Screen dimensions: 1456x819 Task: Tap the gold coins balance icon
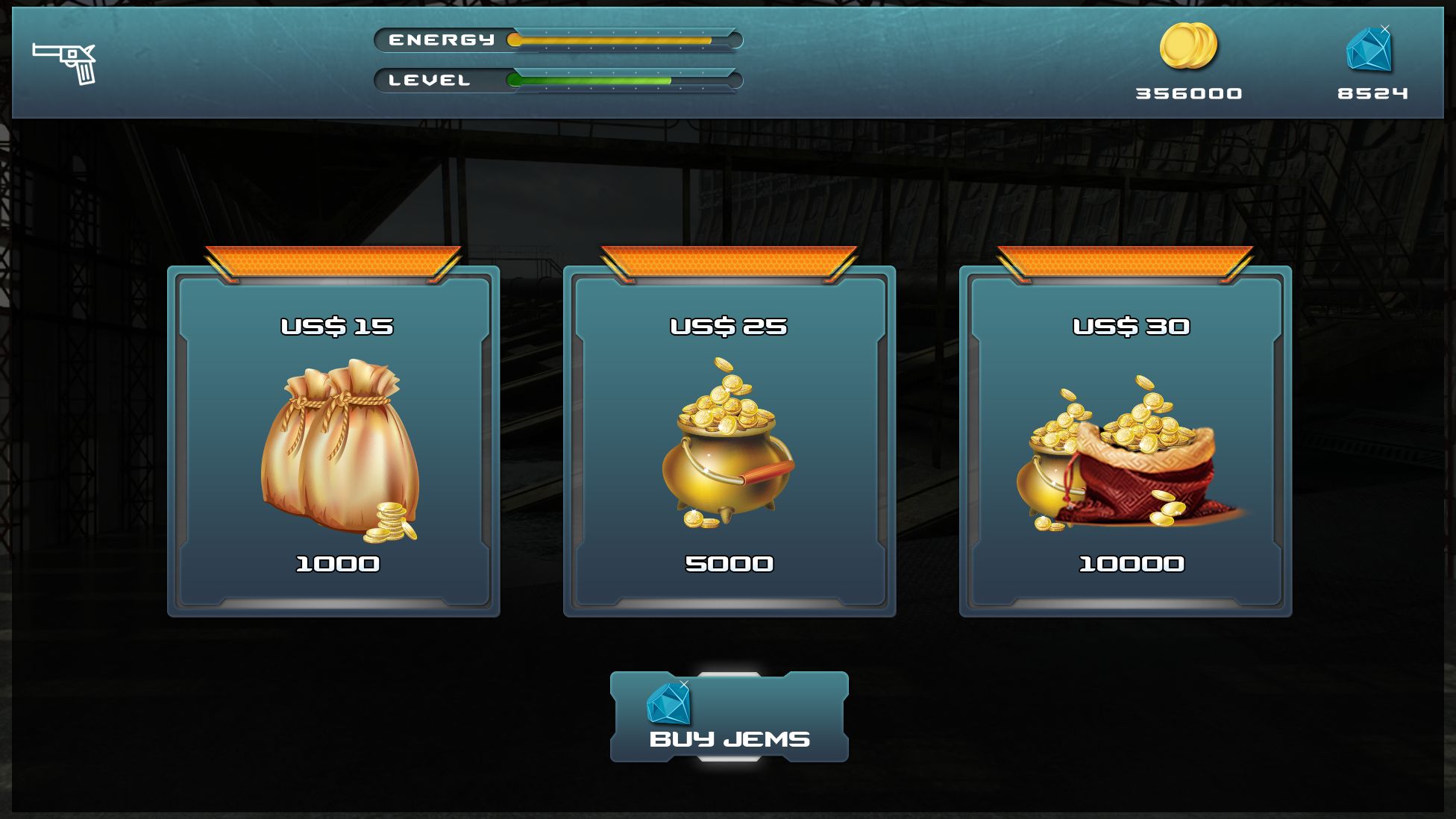point(1188,46)
